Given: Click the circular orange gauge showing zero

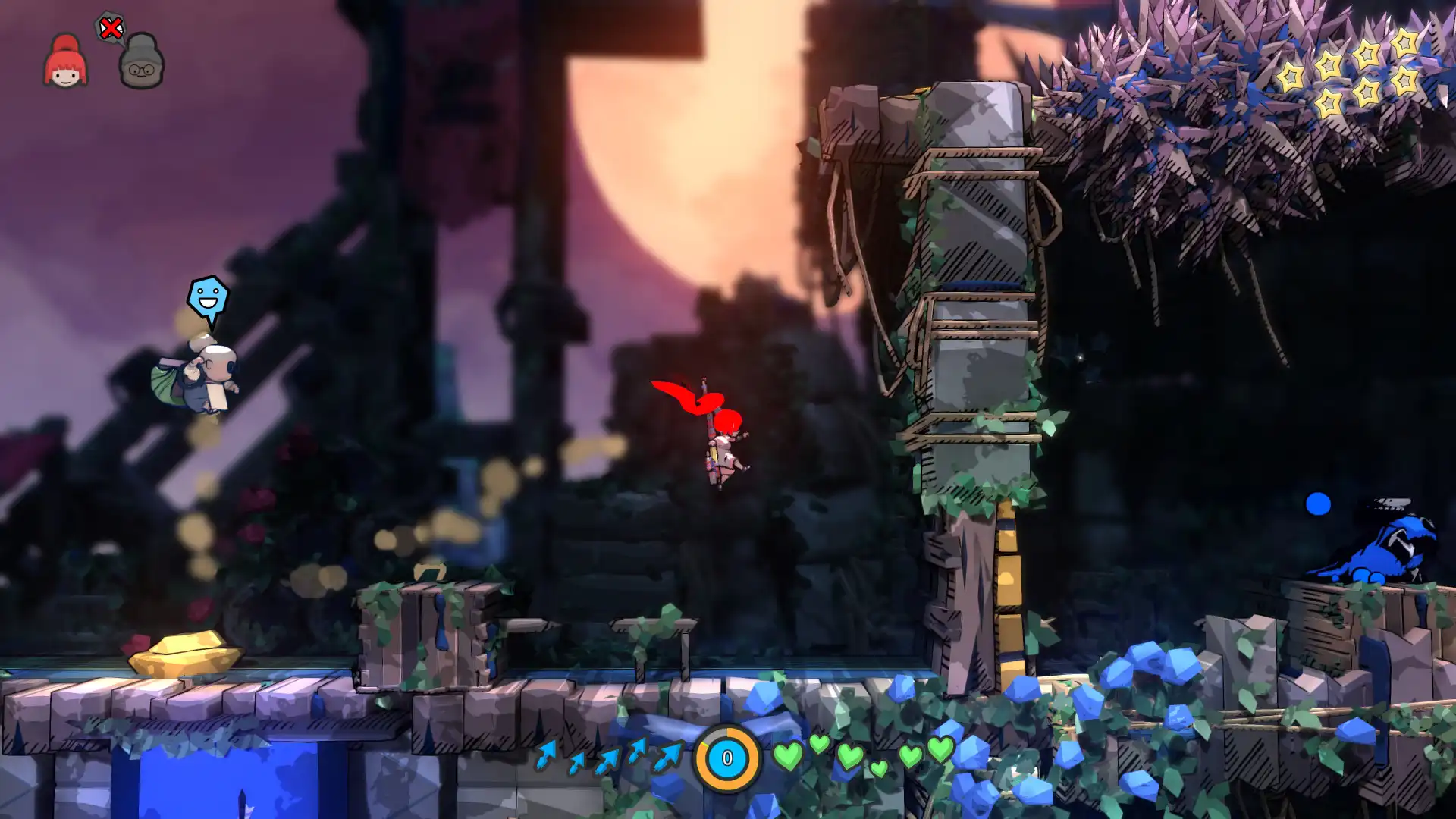Looking at the screenshot, I should coord(725,758).
